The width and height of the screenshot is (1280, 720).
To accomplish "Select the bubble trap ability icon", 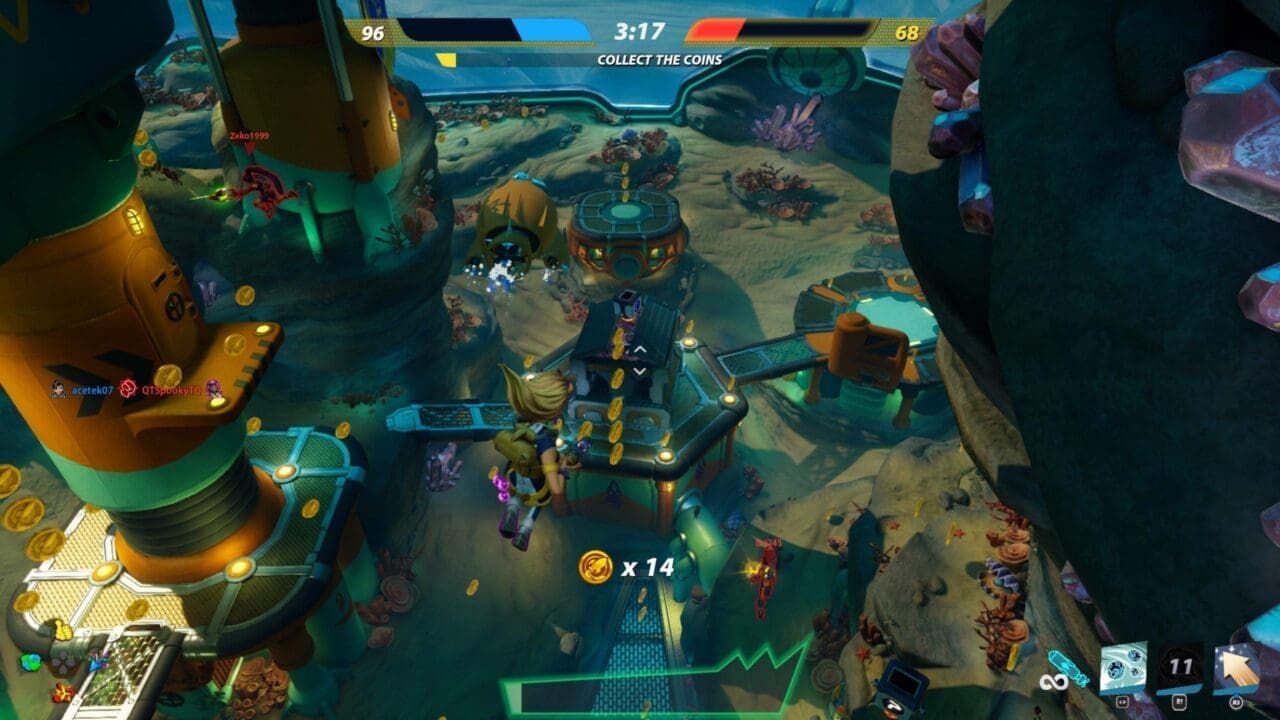I will (1123, 665).
